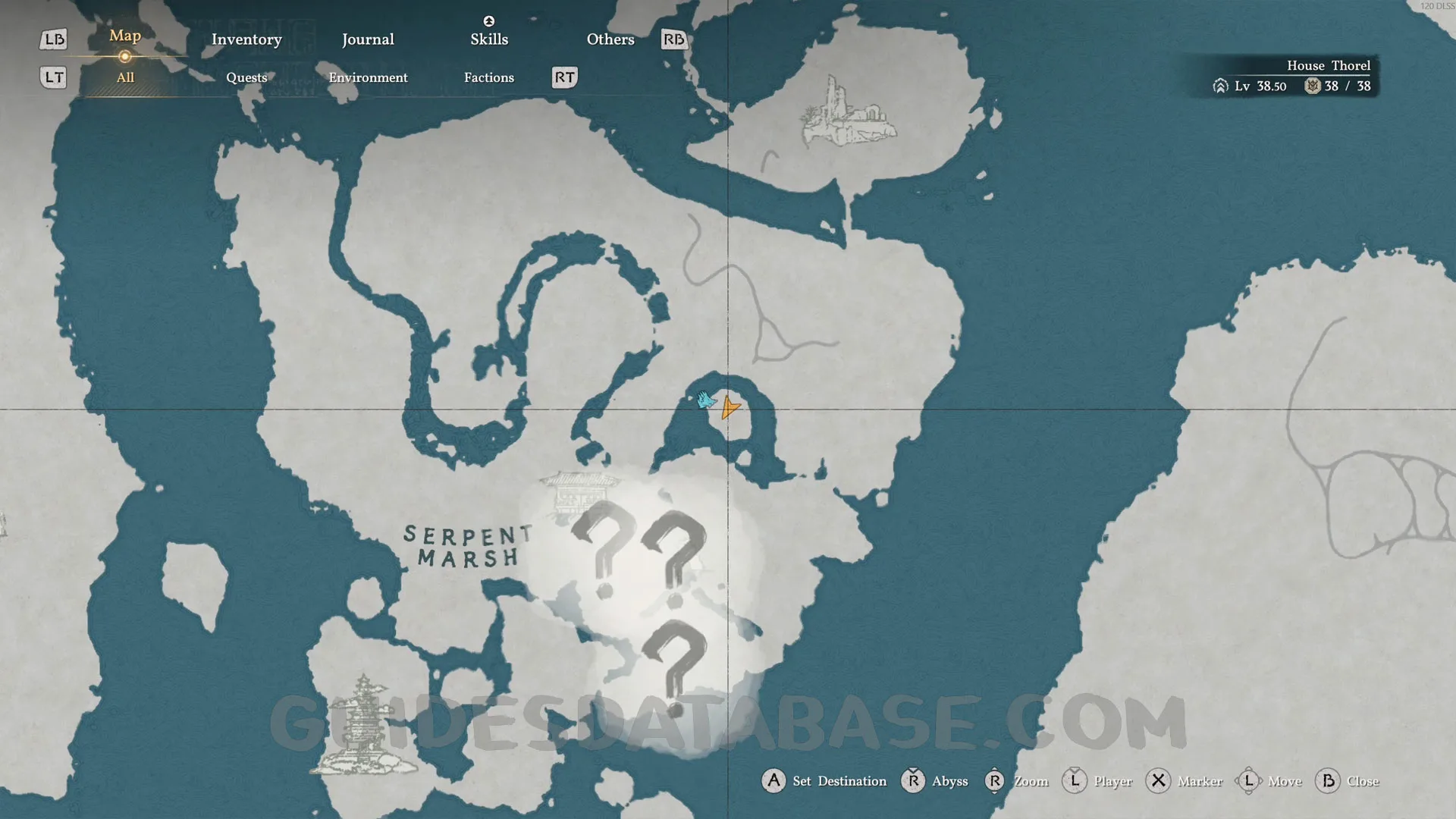Open the Journal tab

coord(368,39)
